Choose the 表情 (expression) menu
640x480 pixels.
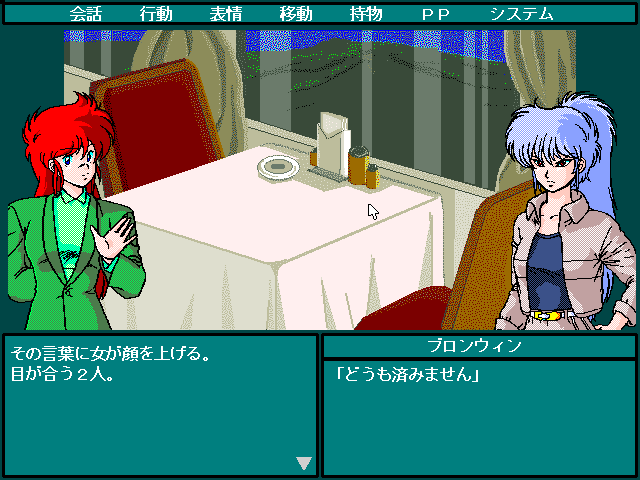click(226, 14)
